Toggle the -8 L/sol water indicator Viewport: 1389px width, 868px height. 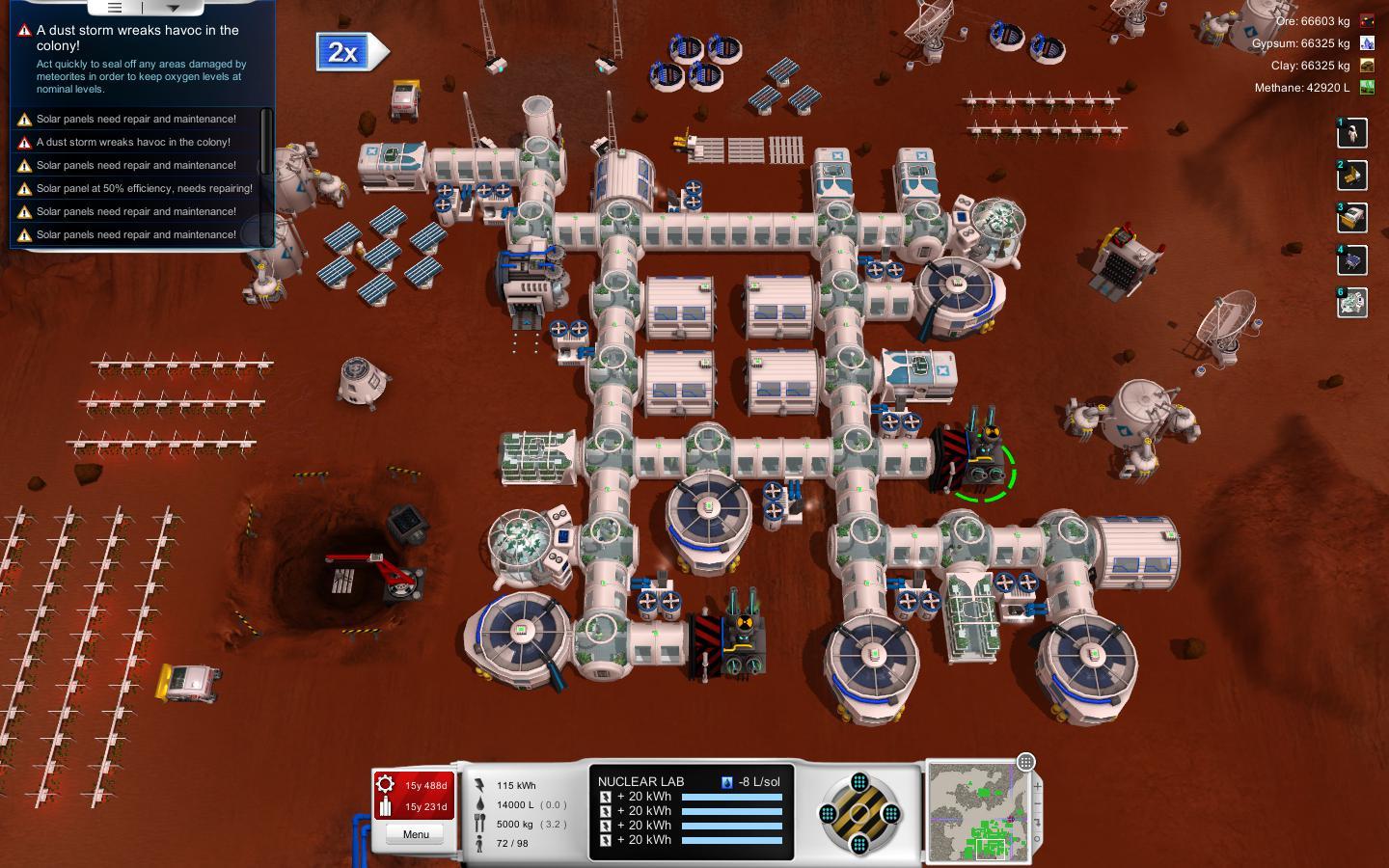tap(725, 780)
